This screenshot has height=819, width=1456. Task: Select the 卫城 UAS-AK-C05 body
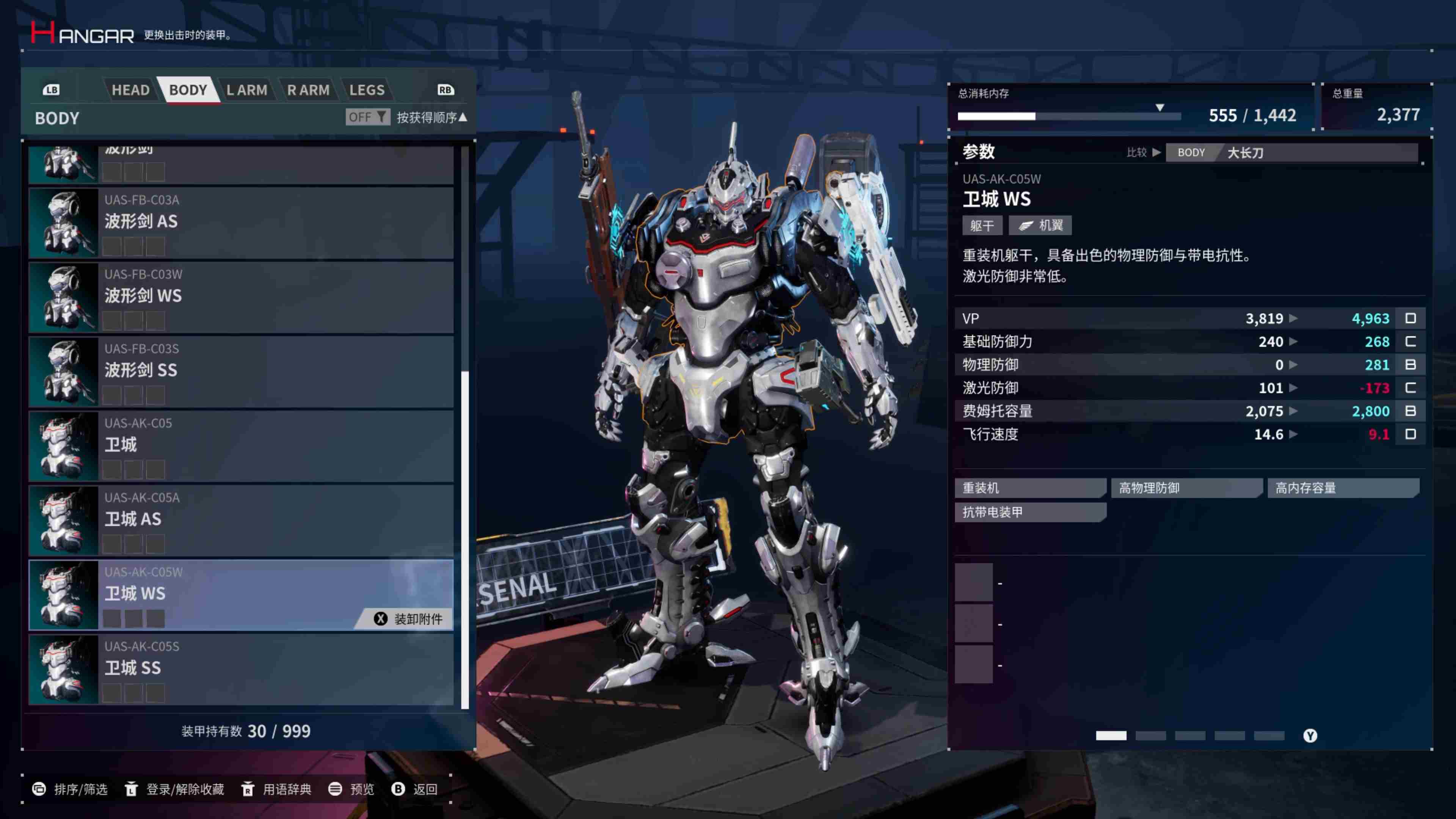(x=242, y=446)
